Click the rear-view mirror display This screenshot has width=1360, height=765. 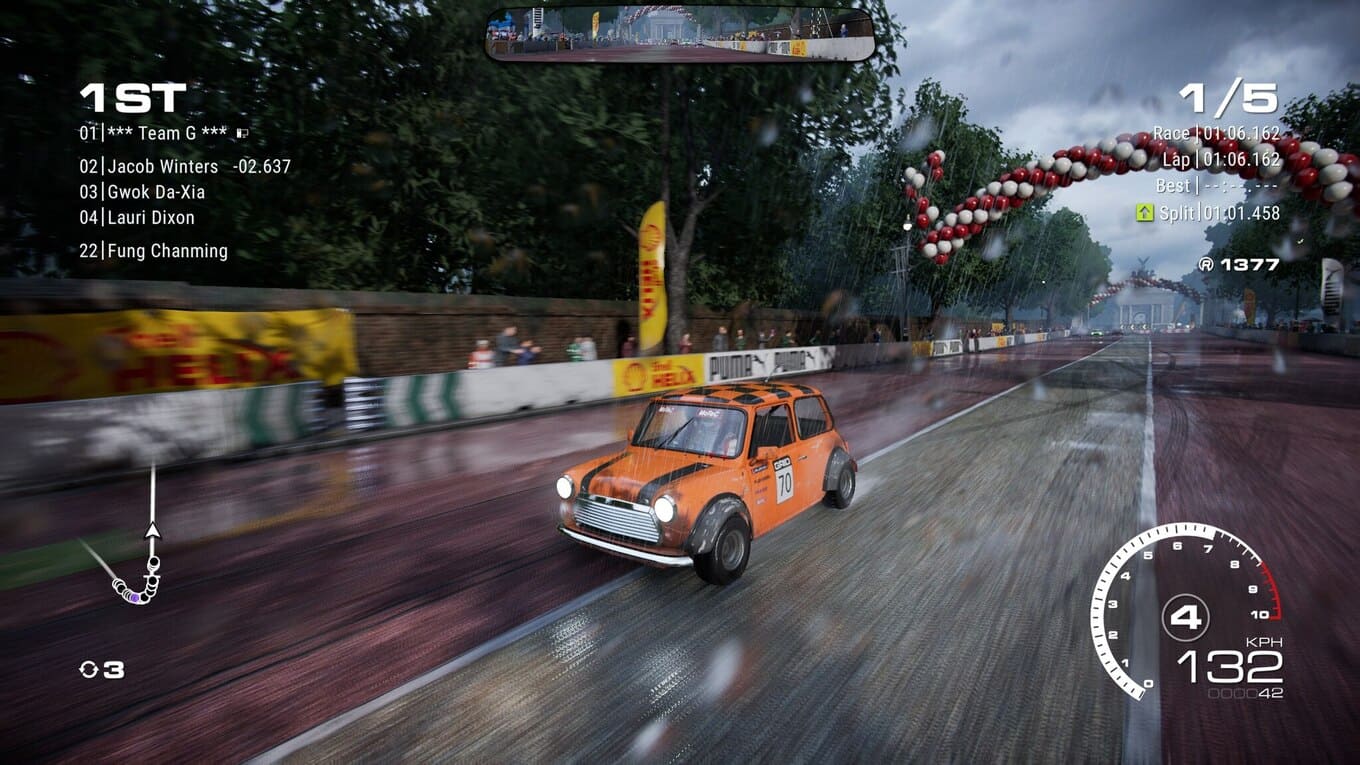pos(680,35)
